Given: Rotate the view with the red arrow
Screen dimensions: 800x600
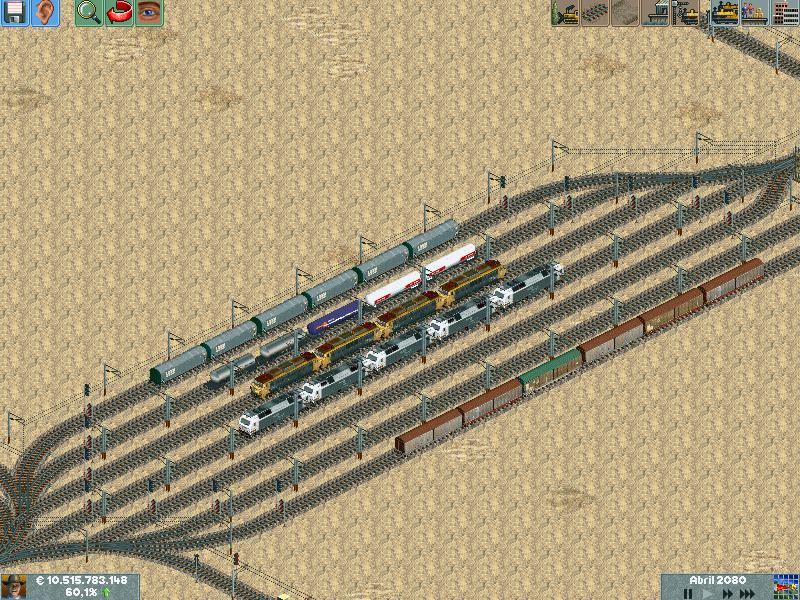Looking at the screenshot, I should tap(119, 13).
